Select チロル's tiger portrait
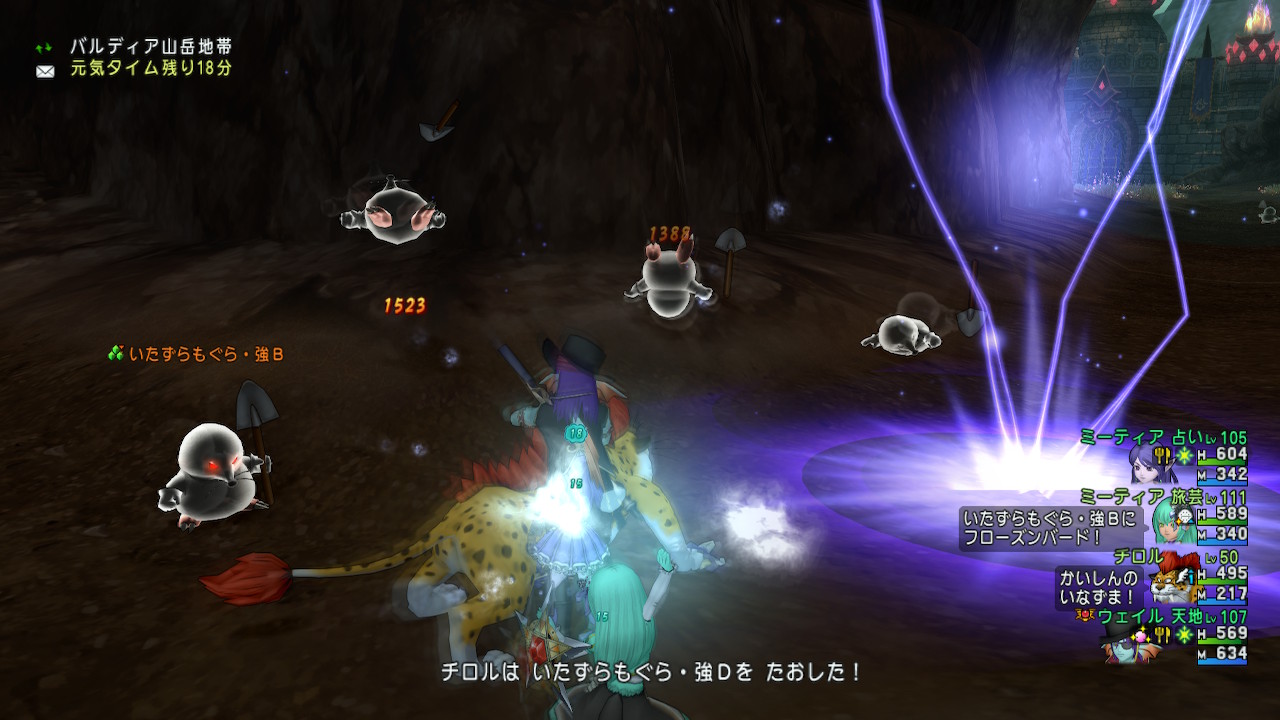This screenshot has height=720, width=1280. (1166, 585)
